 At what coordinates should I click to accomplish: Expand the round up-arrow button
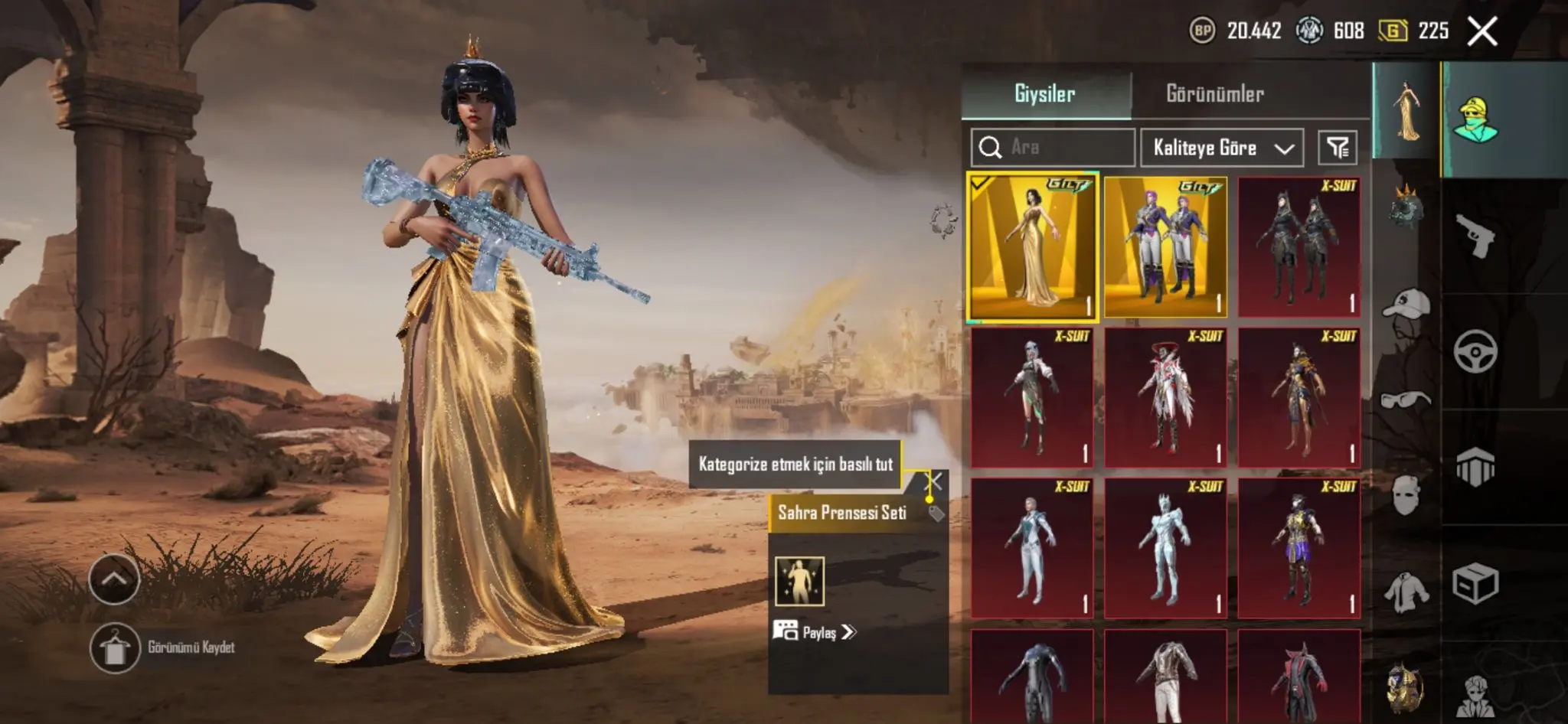[114, 579]
